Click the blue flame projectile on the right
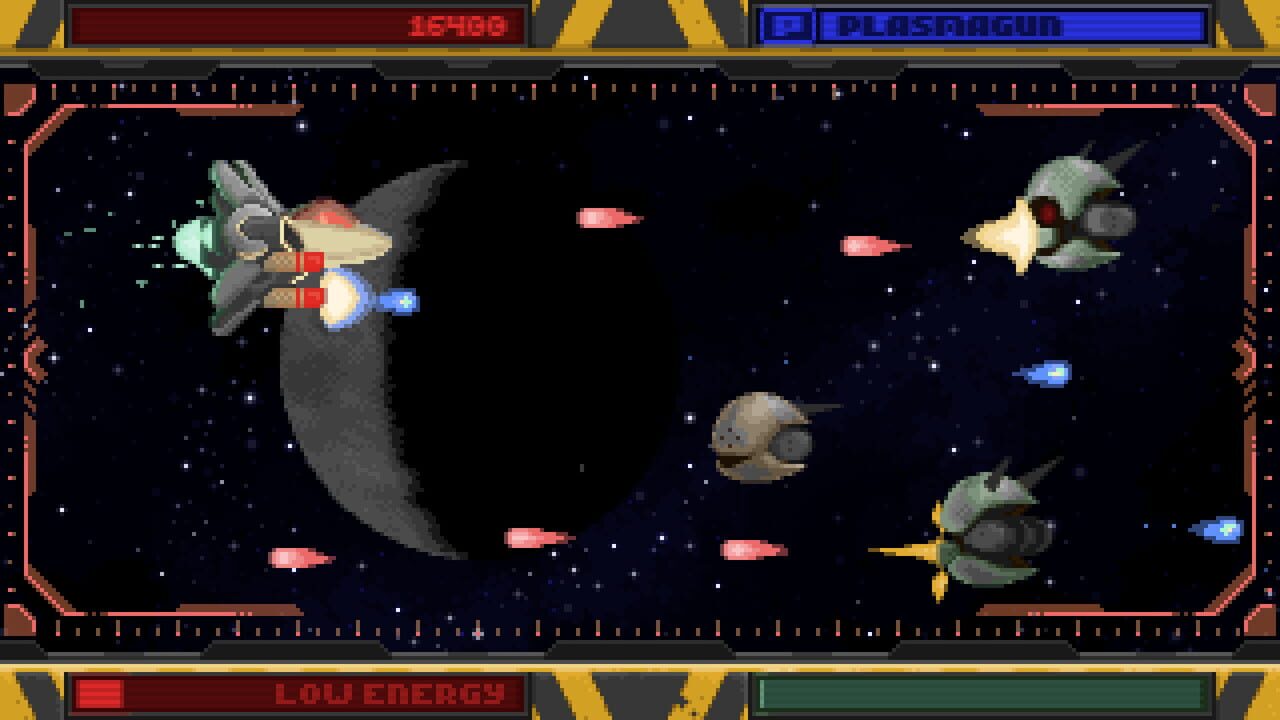Viewport: 1280px width, 720px height. pos(1046,372)
